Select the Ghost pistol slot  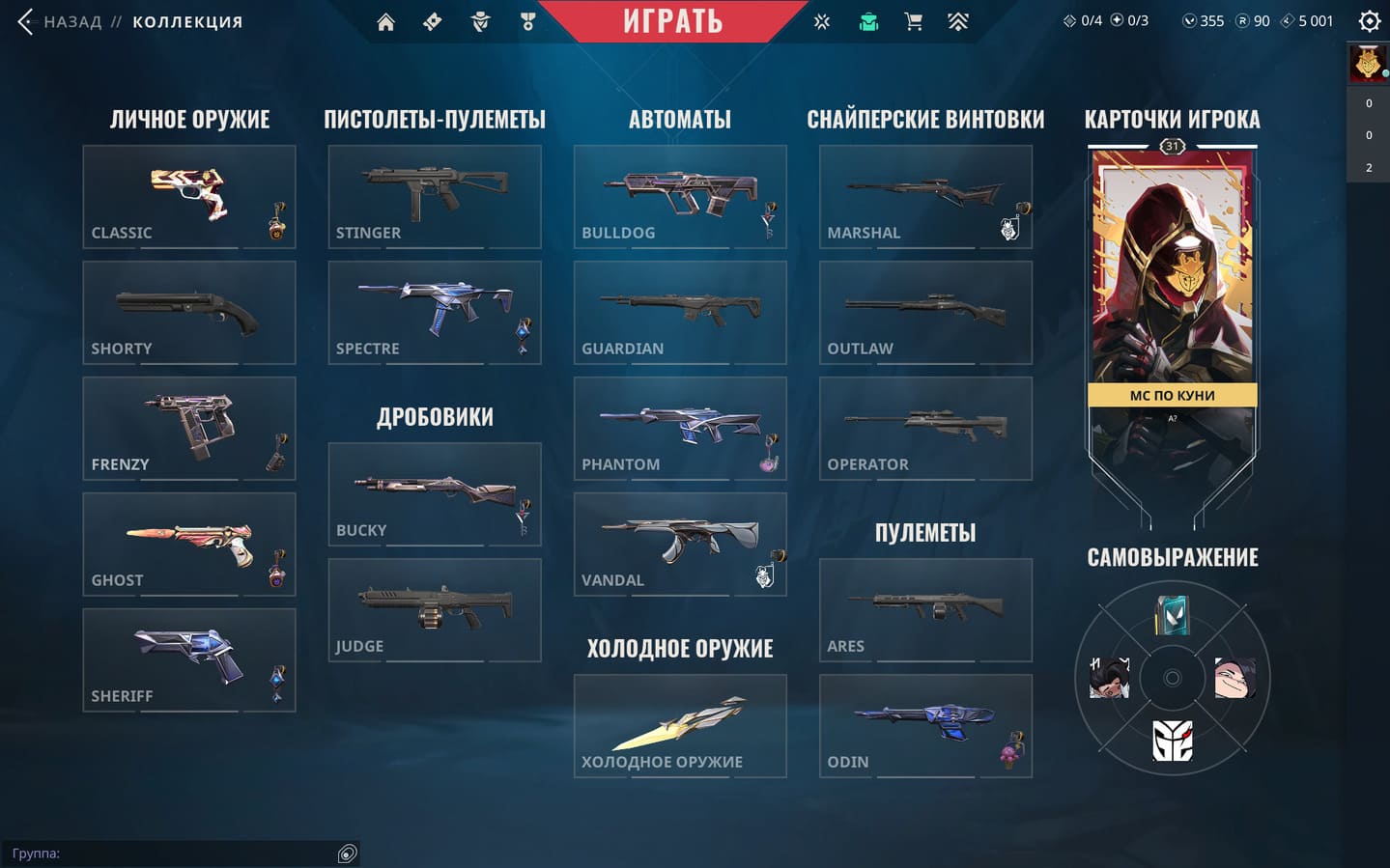pos(188,545)
